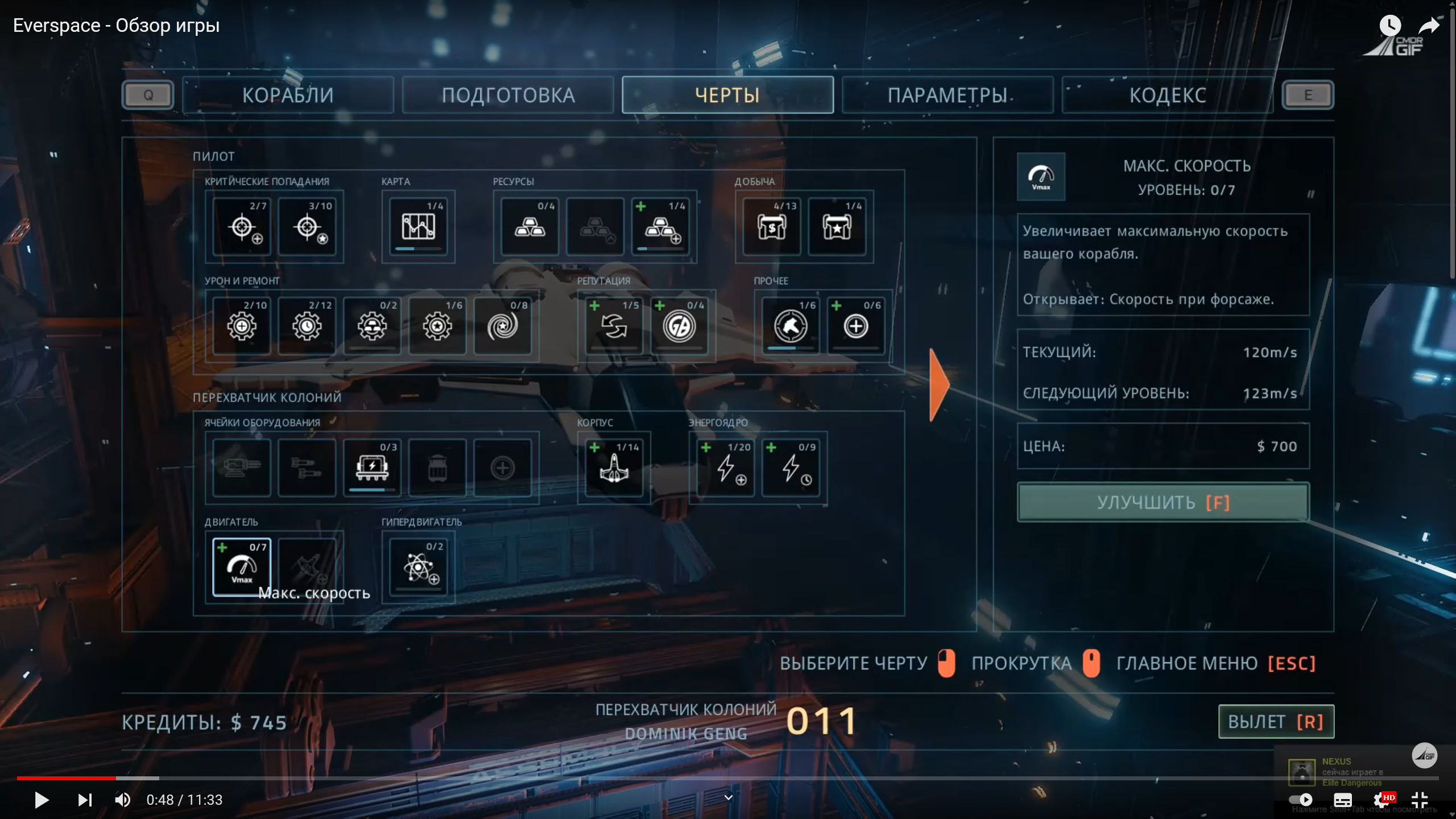Click the orange arrow beside the details panel

(939, 385)
